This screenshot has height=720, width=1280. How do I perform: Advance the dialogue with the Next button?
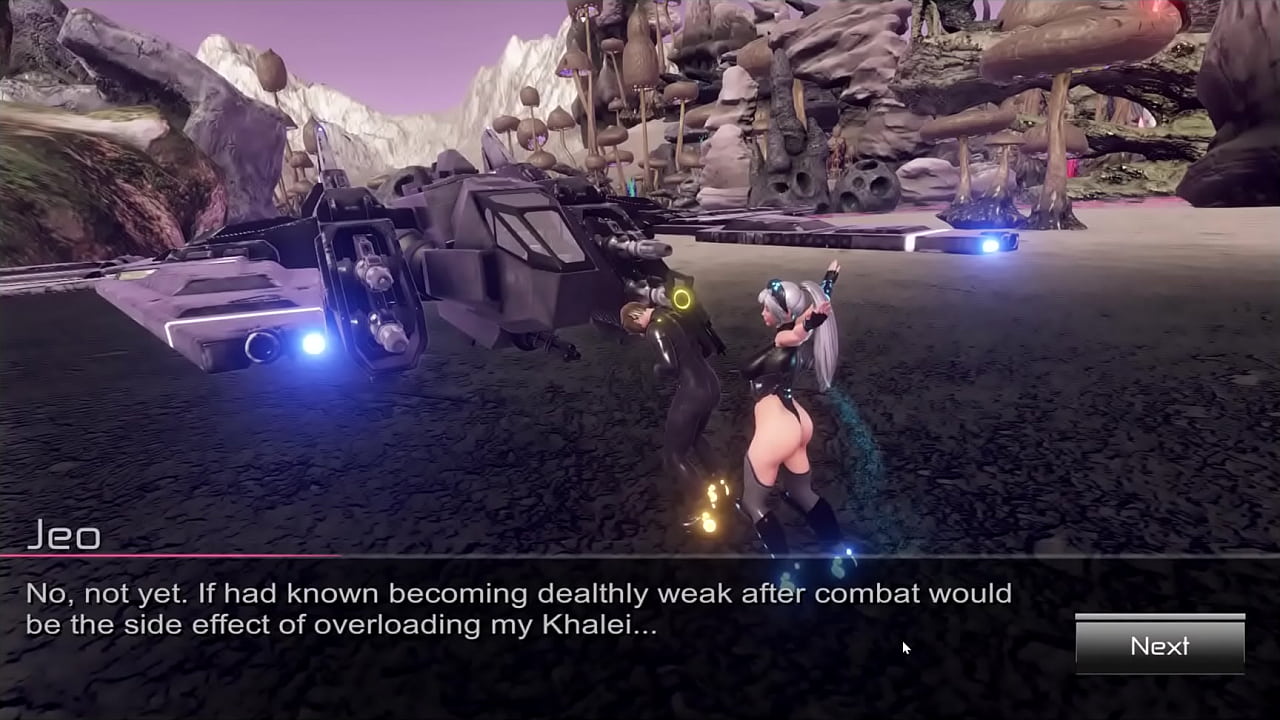coord(1160,646)
